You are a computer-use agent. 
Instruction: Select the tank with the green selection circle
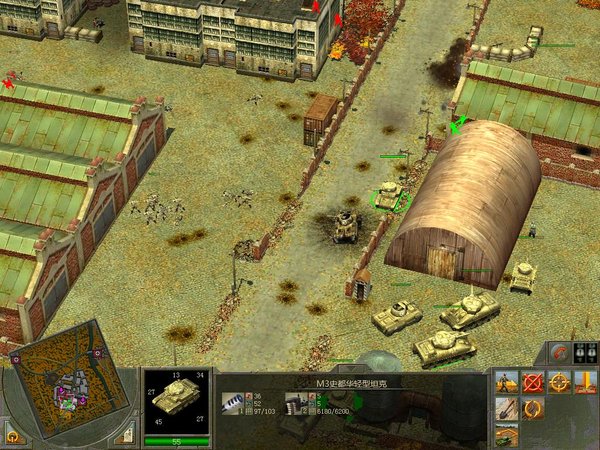pyautogui.click(x=389, y=195)
